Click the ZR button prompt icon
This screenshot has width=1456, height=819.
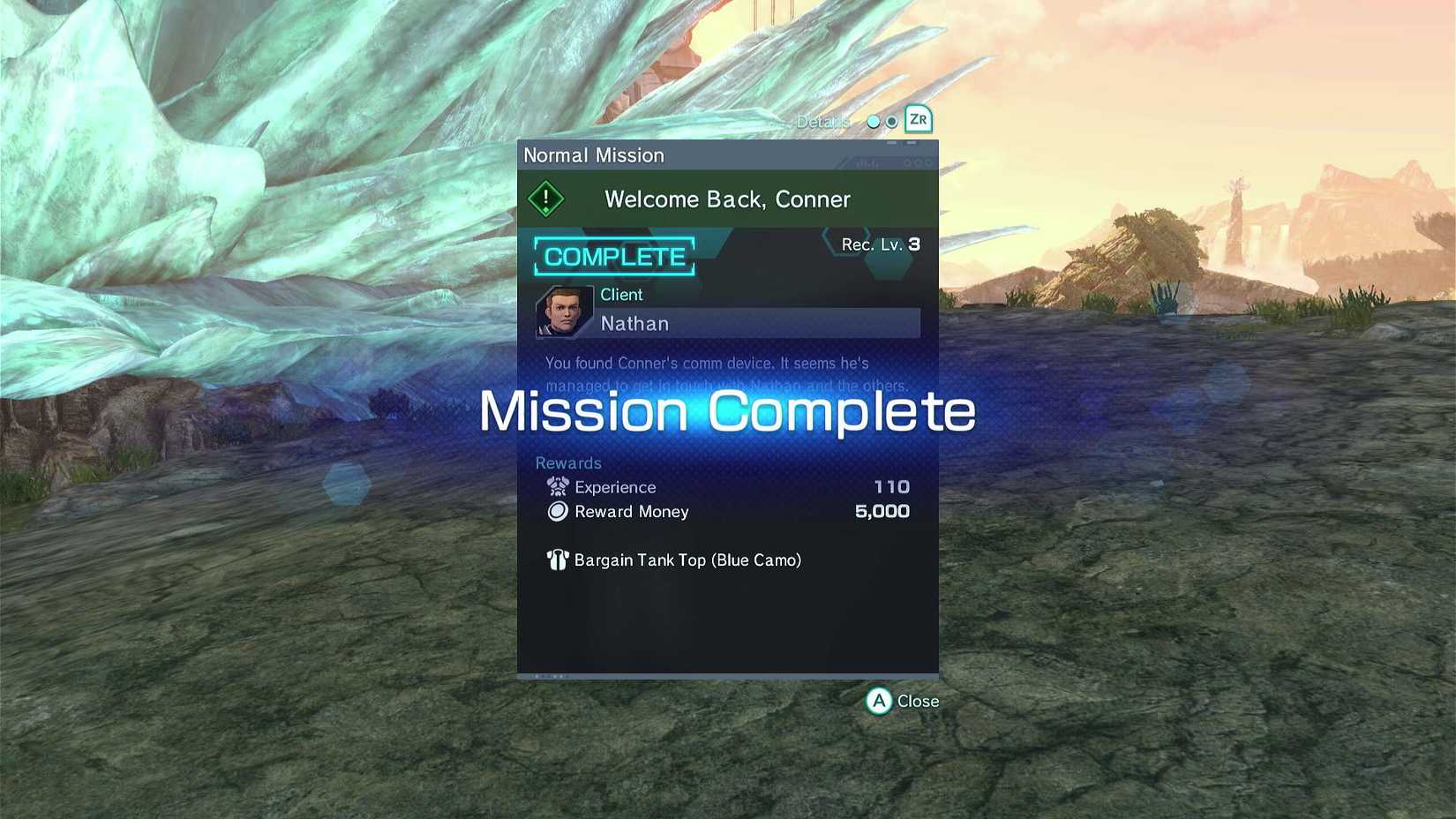(x=918, y=120)
